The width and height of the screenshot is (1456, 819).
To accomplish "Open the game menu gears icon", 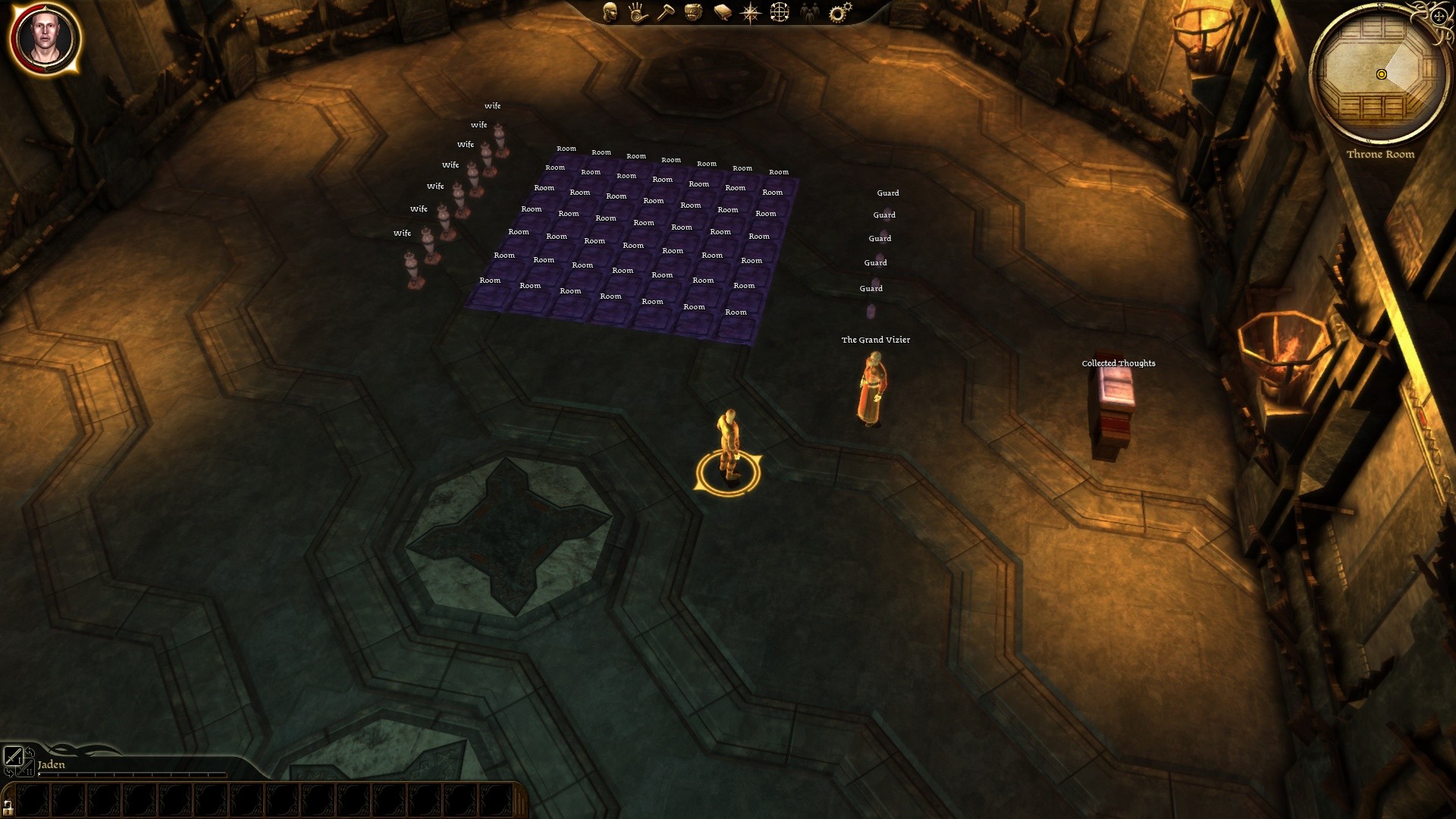I will point(839,11).
